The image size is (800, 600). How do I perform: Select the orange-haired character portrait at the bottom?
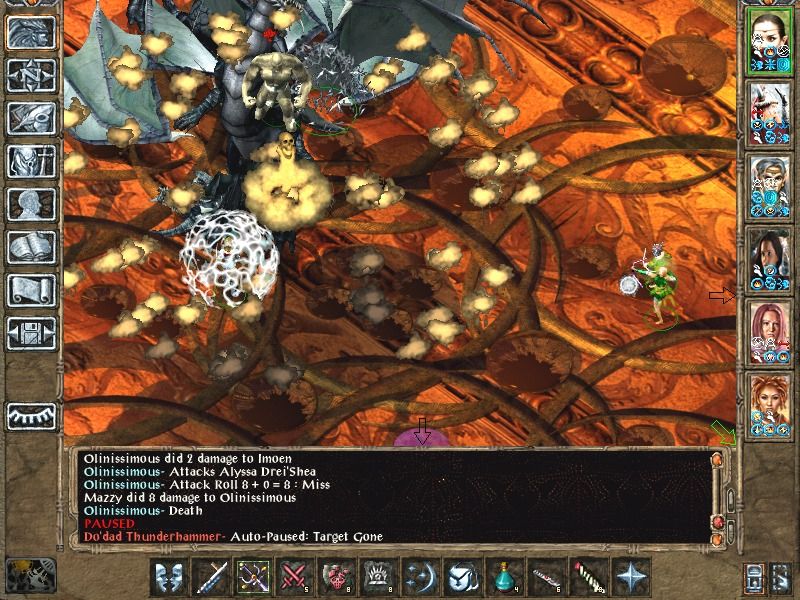point(770,404)
